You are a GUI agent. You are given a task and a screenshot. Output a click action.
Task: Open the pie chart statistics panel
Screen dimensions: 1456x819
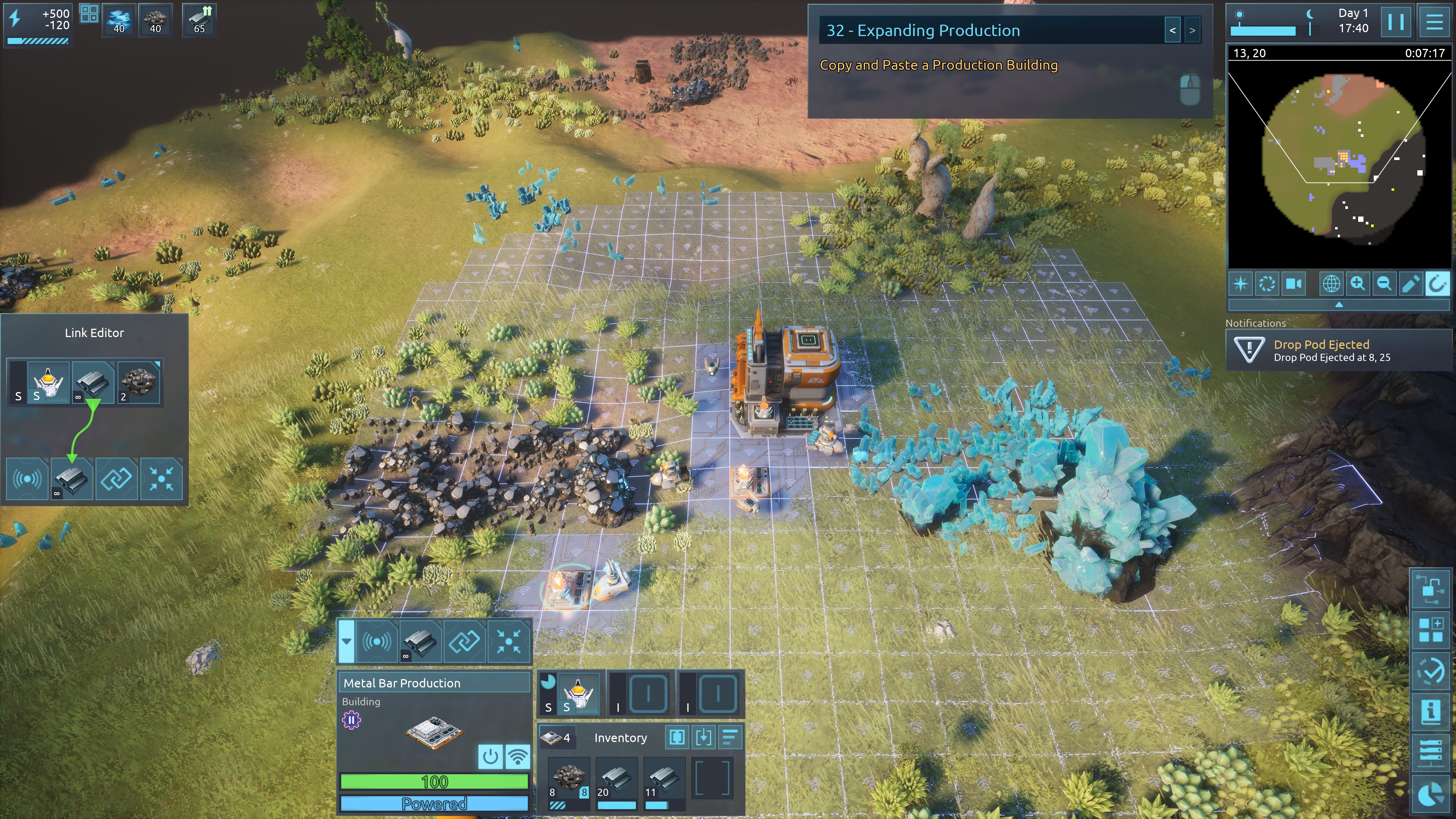click(1431, 795)
